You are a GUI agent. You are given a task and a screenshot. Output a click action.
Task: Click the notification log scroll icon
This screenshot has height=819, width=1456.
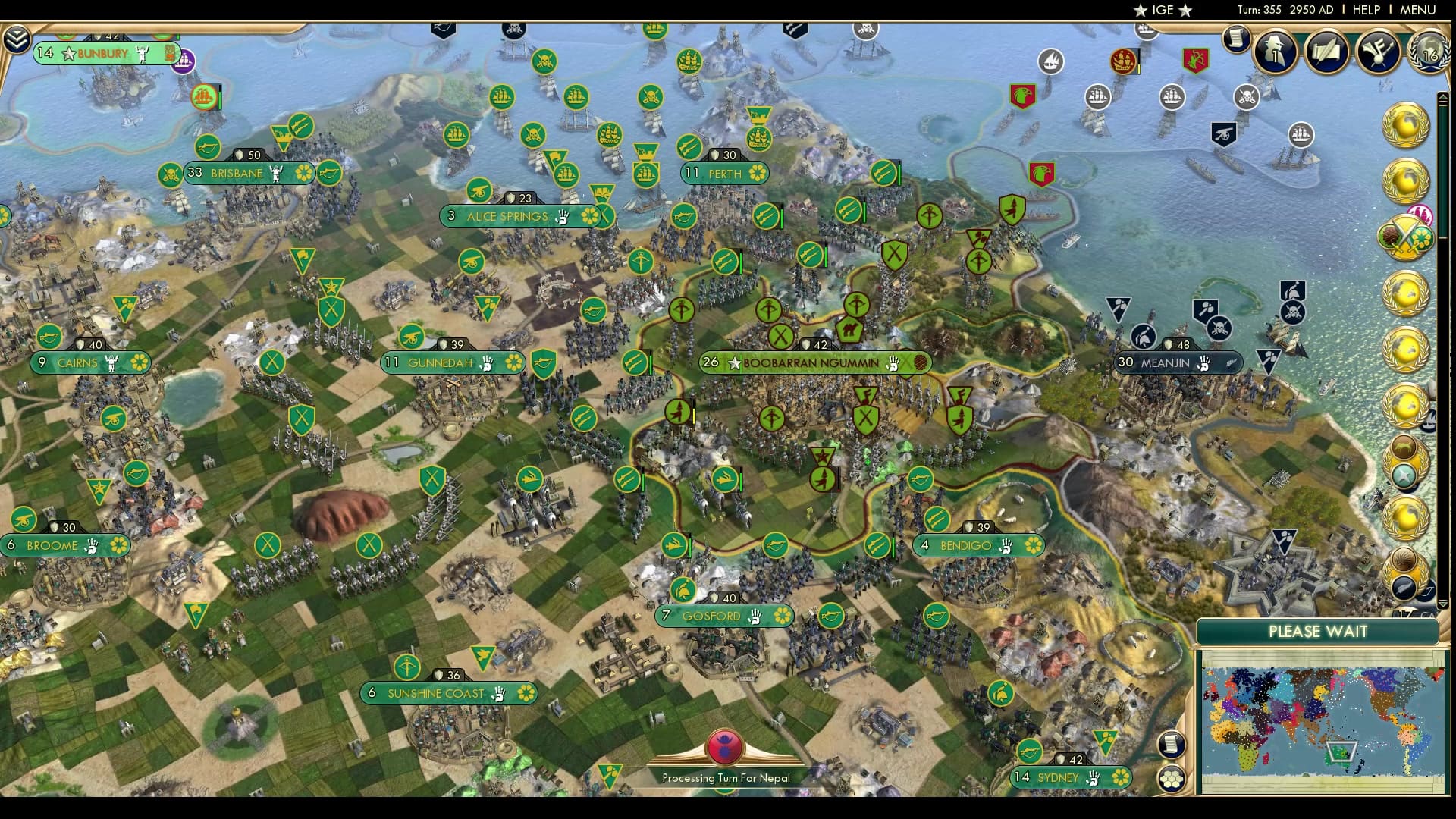coord(1237,39)
